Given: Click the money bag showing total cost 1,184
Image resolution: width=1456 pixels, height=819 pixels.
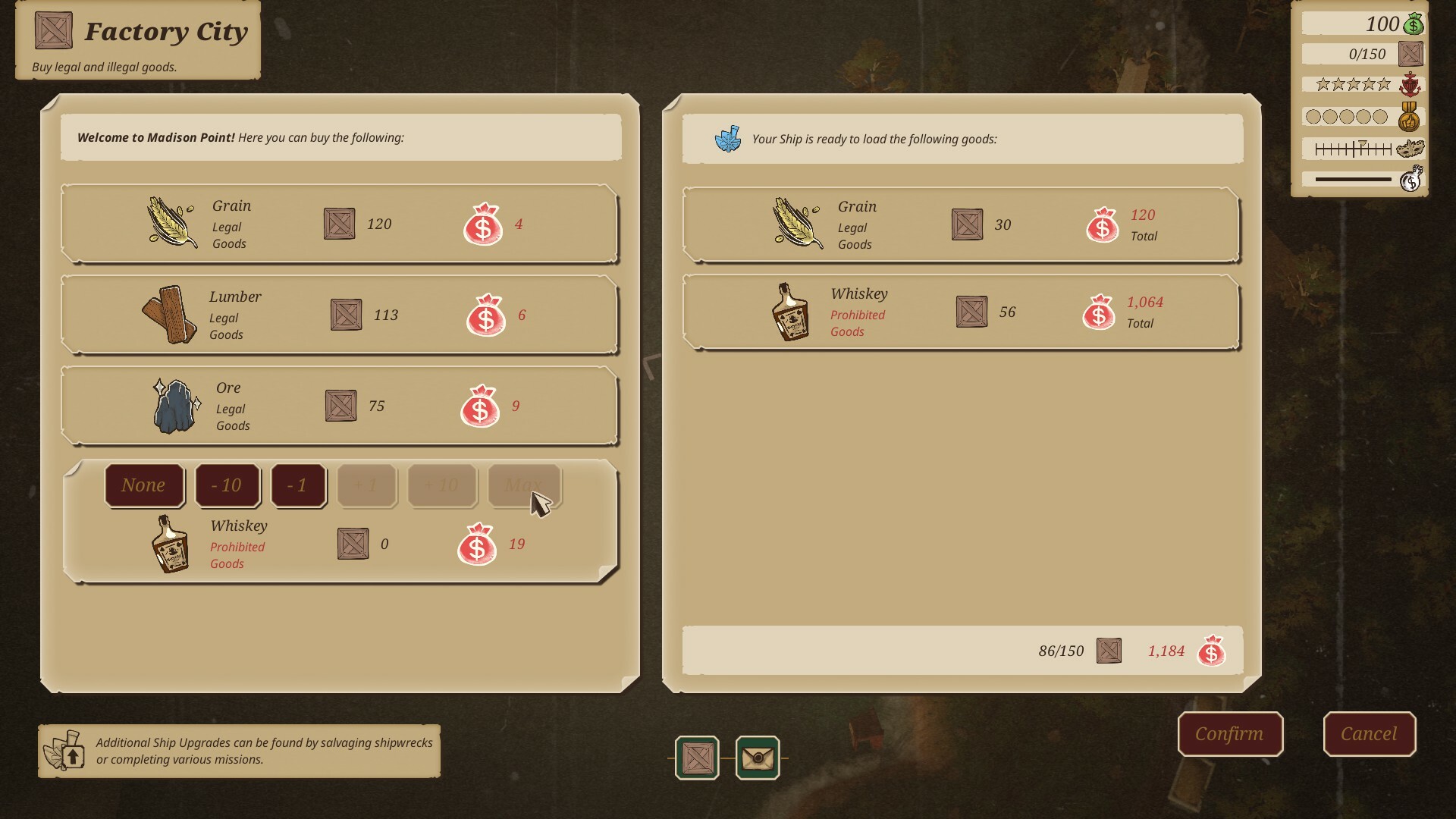Looking at the screenshot, I should (1212, 650).
